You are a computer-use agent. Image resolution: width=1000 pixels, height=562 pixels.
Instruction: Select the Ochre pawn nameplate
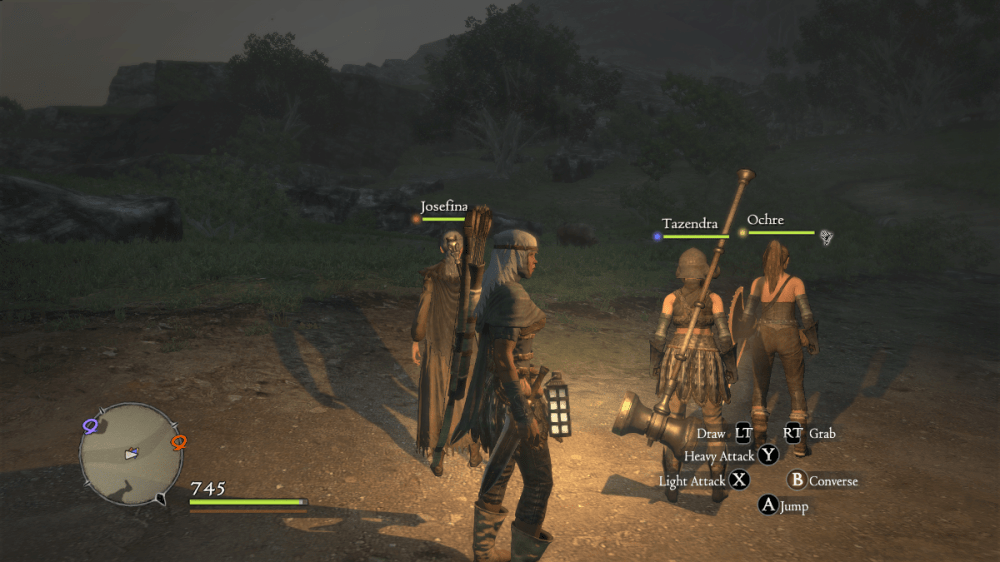[x=765, y=220]
